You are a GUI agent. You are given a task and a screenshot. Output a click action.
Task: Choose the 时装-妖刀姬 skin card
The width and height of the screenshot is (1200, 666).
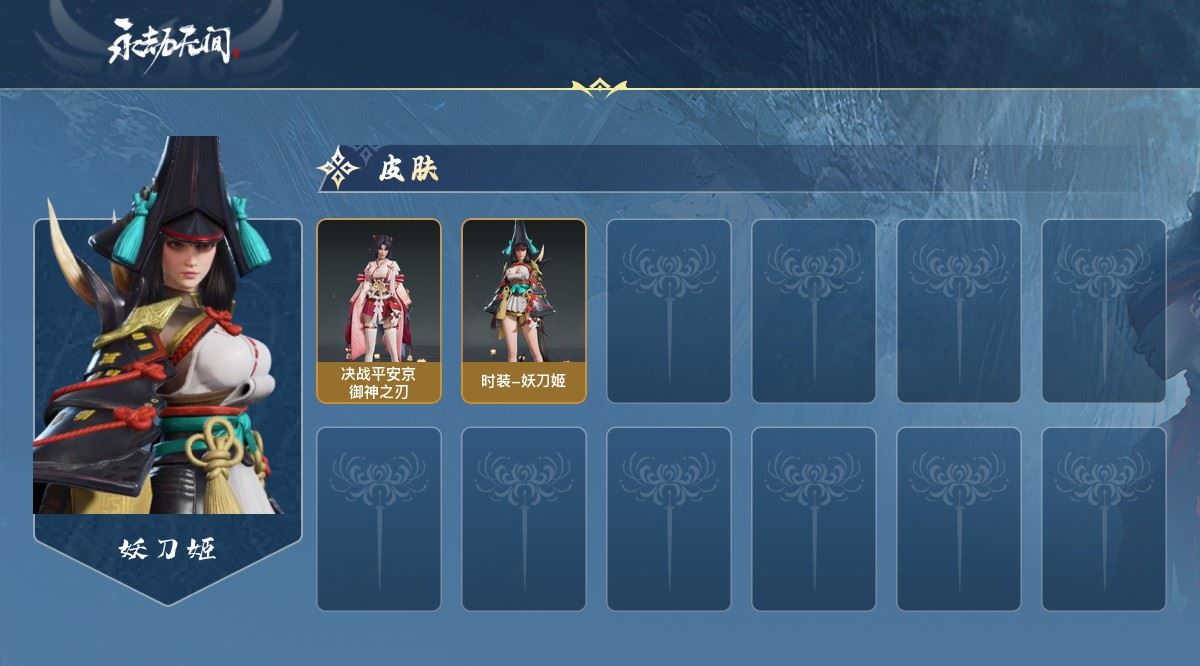point(523,310)
